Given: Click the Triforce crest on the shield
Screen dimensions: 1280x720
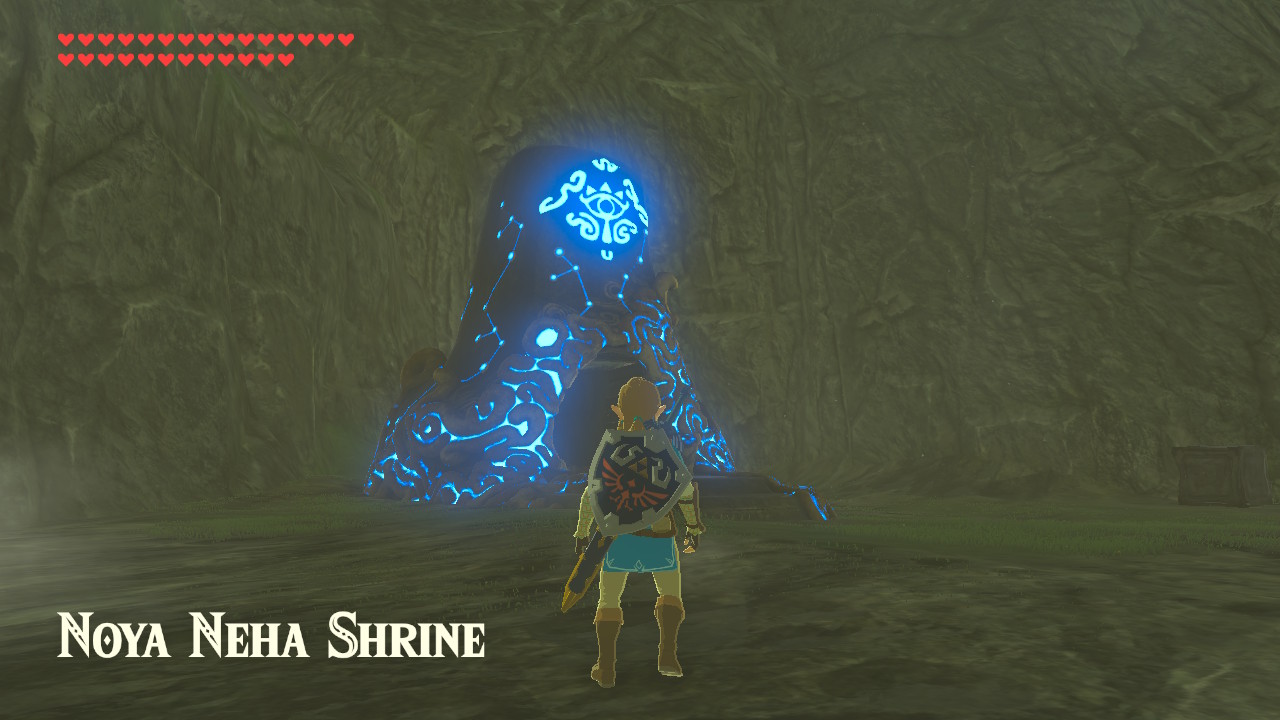Looking at the screenshot, I should pyautogui.click(x=637, y=468).
